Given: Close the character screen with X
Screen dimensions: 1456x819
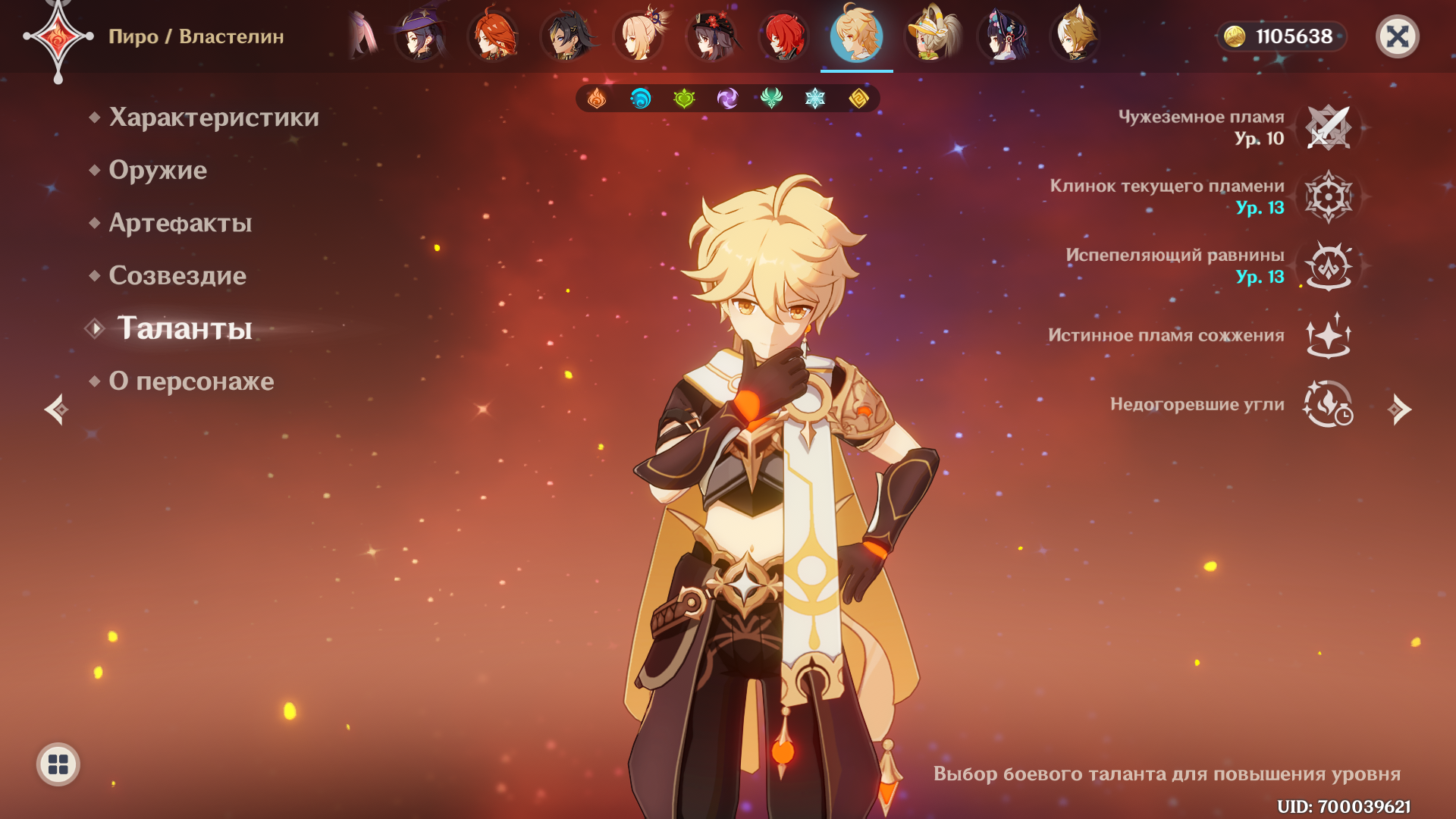Looking at the screenshot, I should [1397, 36].
